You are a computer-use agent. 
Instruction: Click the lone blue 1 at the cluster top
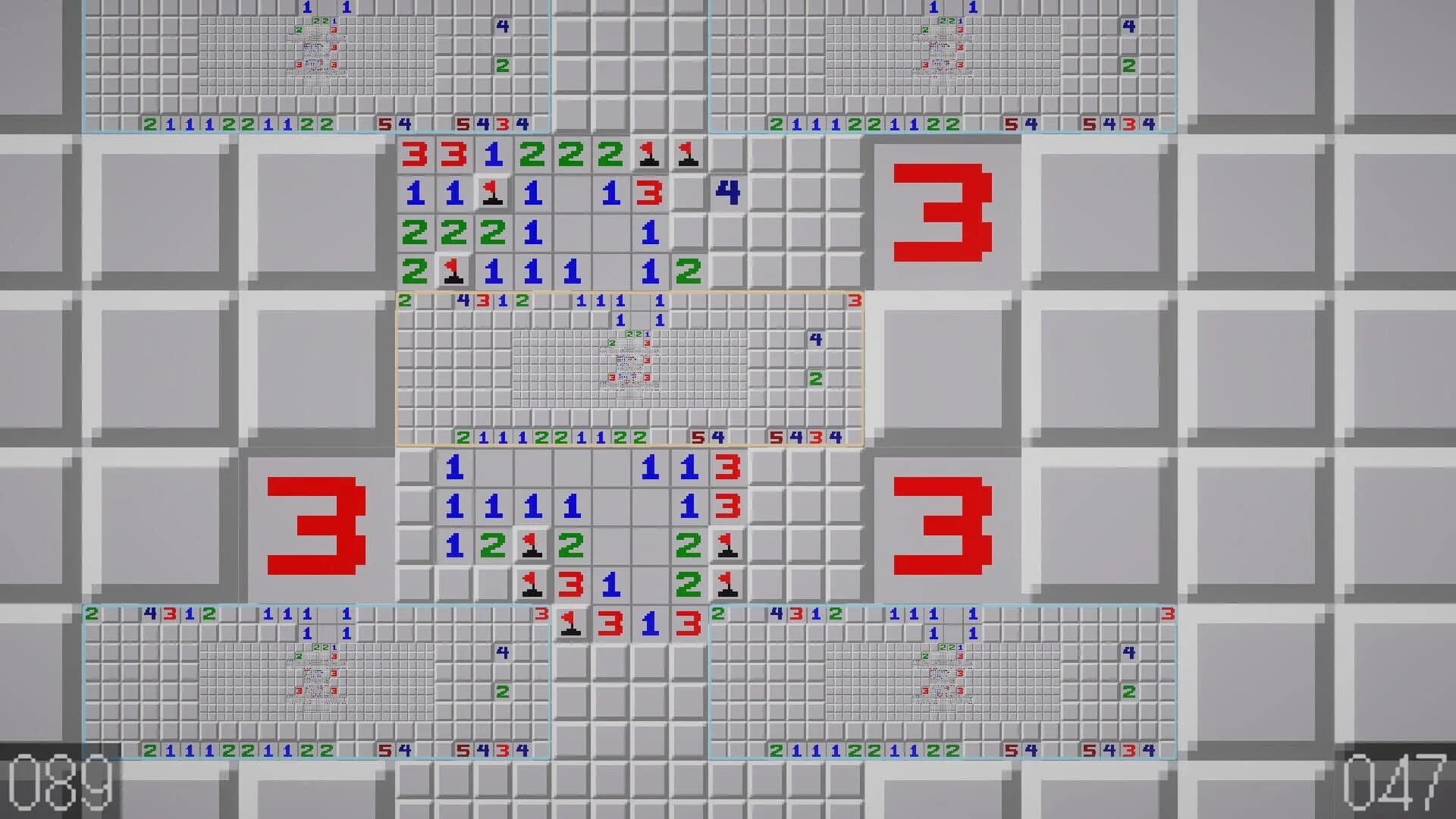click(x=453, y=468)
